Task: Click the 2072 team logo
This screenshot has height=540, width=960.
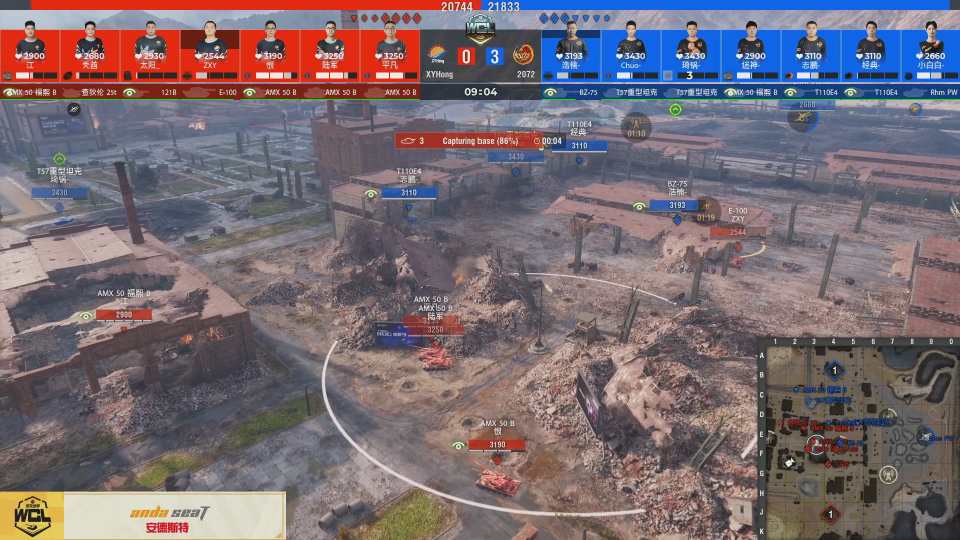Action: pyautogui.click(x=522, y=56)
